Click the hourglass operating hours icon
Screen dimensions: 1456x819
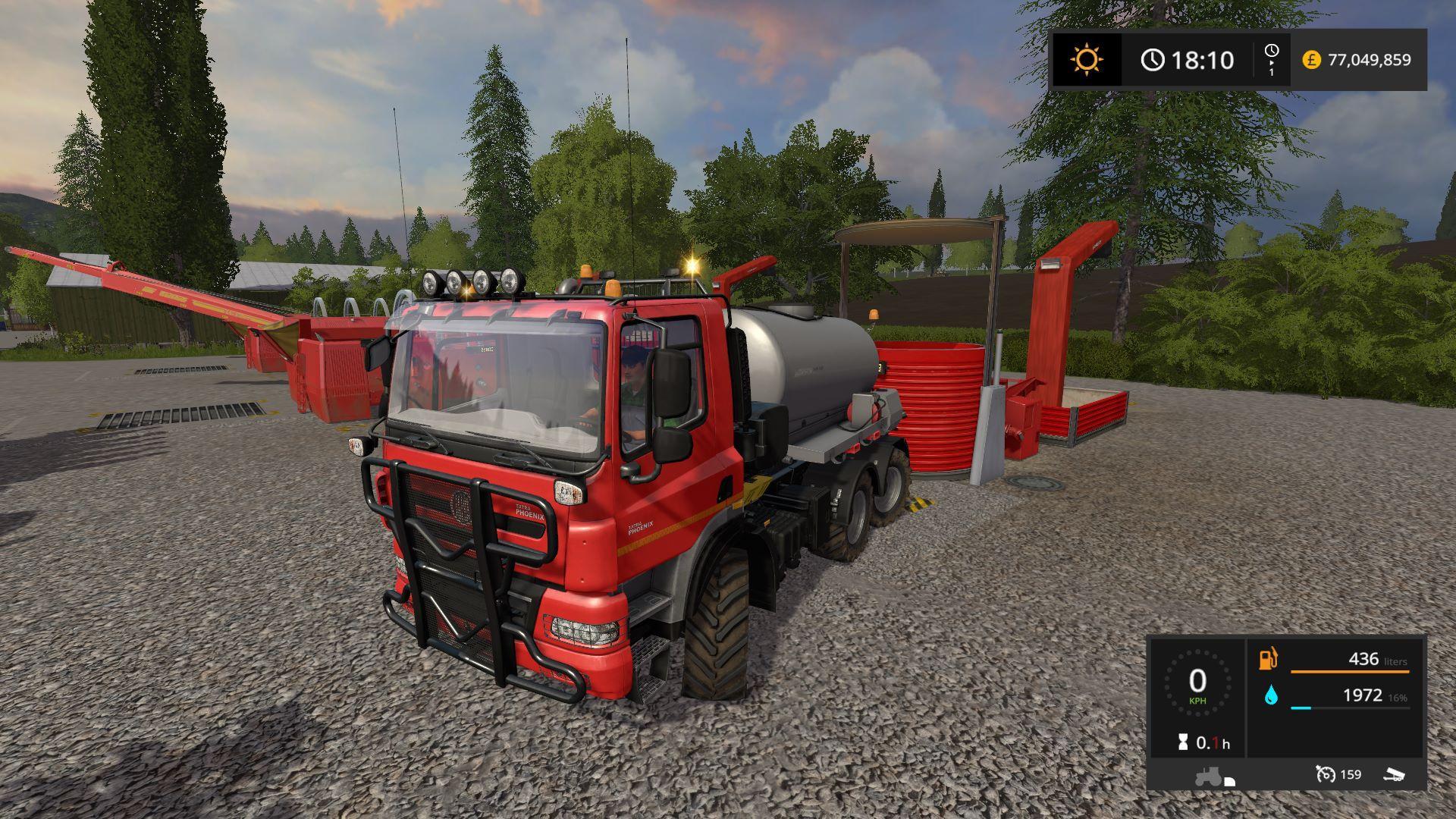(1183, 743)
